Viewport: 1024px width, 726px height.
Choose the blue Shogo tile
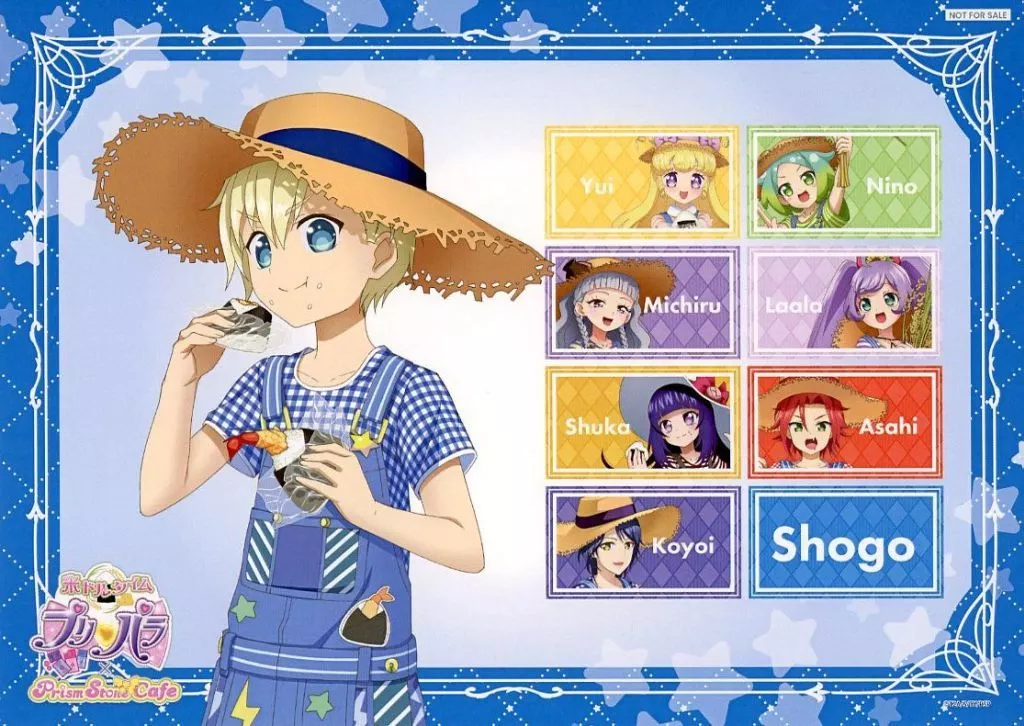click(x=844, y=543)
